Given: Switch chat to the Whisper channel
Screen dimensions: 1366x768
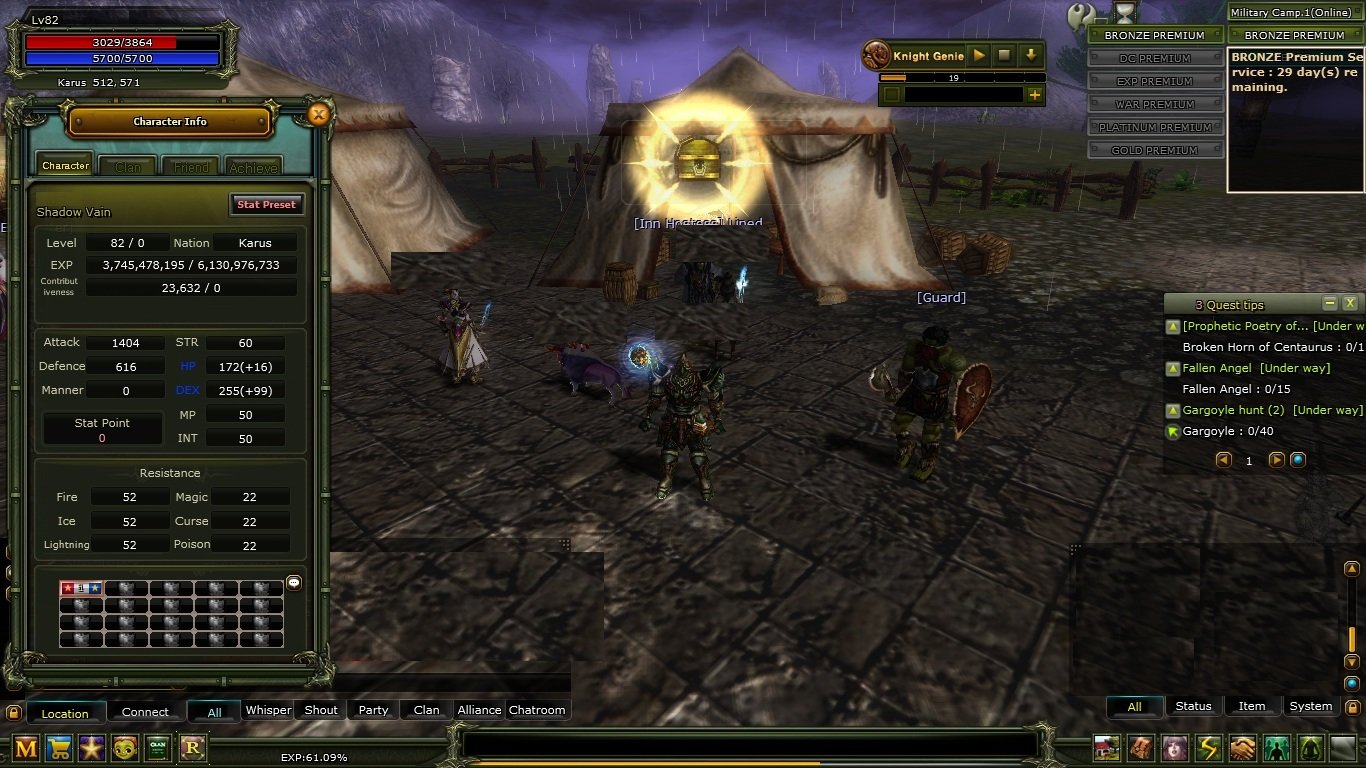Looking at the screenshot, I should (x=268, y=710).
